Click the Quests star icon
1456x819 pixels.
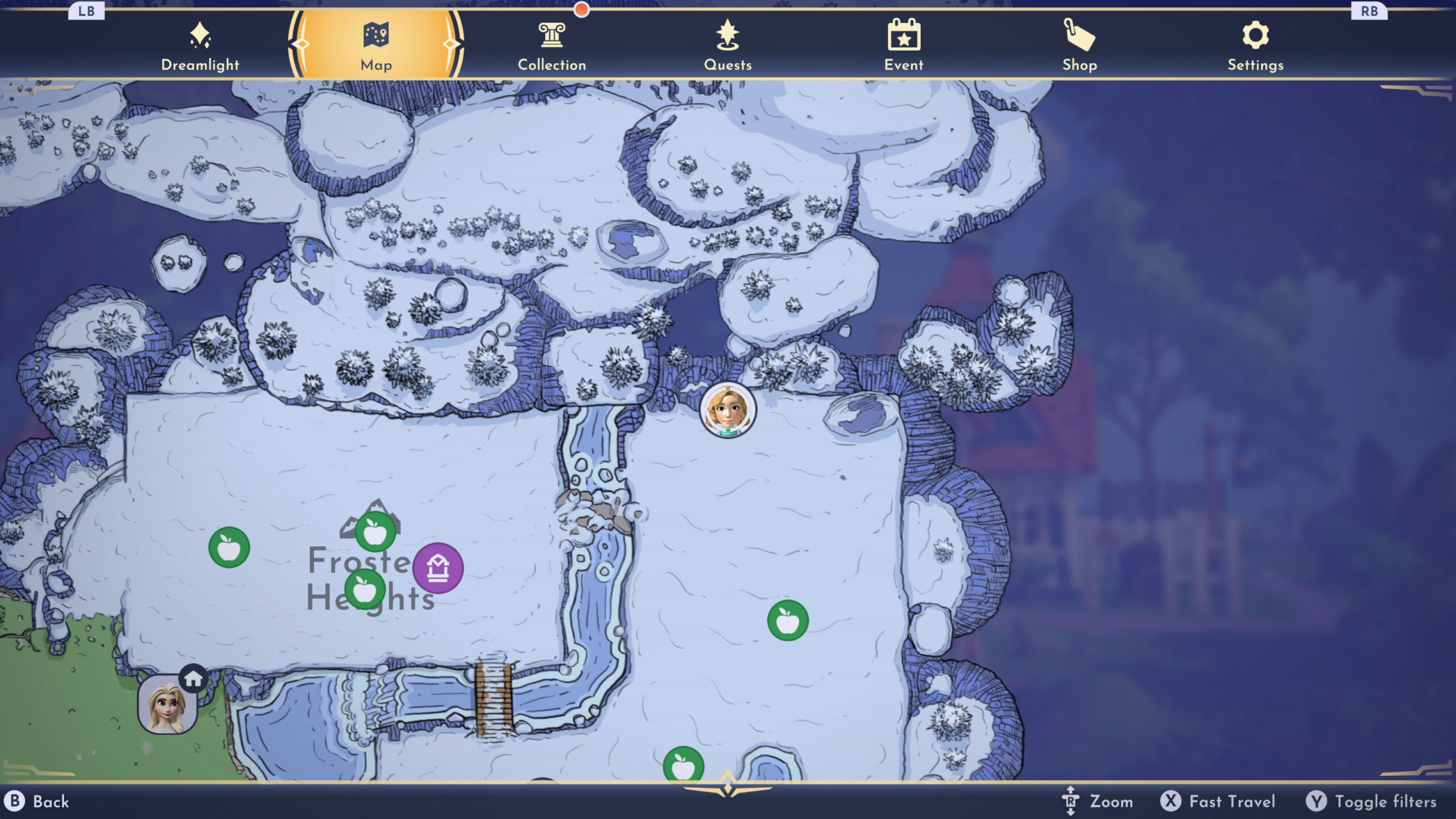pos(729,34)
